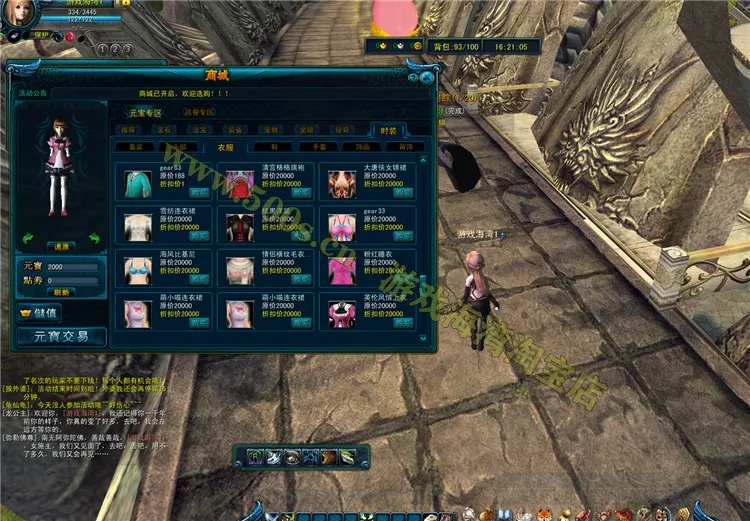This screenshot has width=750, height=521.
Task: Select the 宝石 shop category tab
Action: [x=164, y=130]
